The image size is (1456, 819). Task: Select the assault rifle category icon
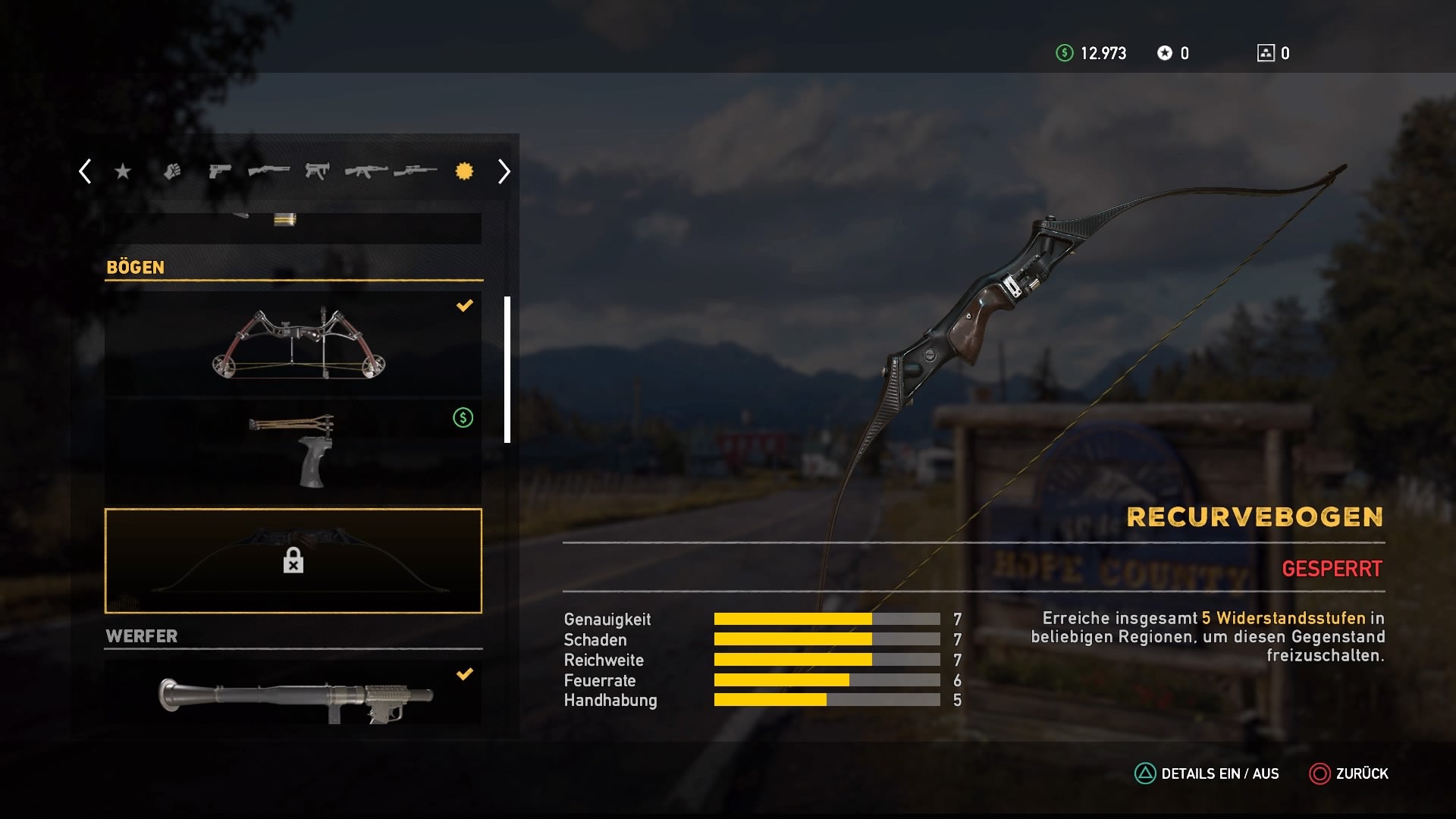coord(364,171)
